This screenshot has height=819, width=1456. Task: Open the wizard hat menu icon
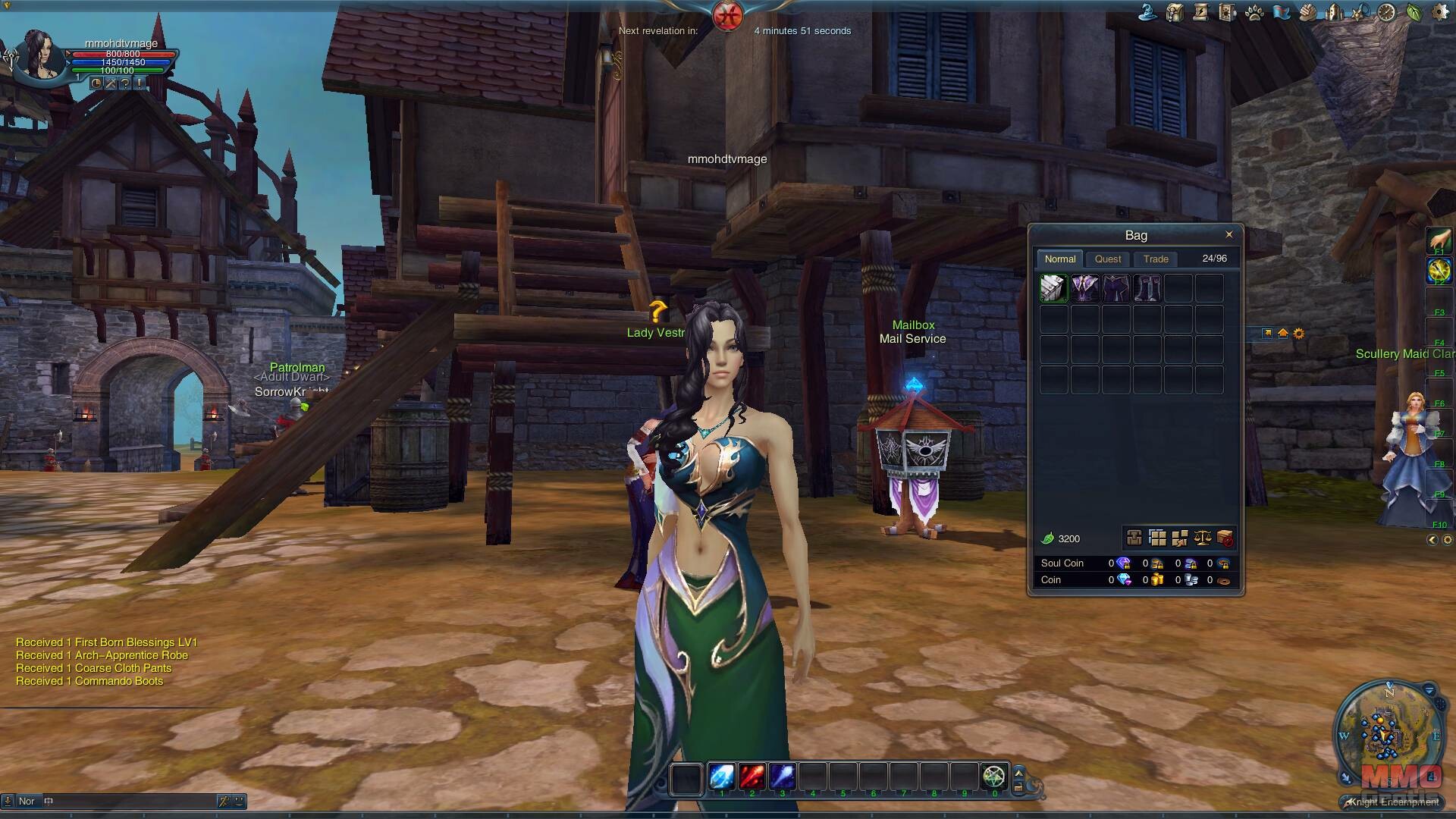click(x=1149, y=12)
